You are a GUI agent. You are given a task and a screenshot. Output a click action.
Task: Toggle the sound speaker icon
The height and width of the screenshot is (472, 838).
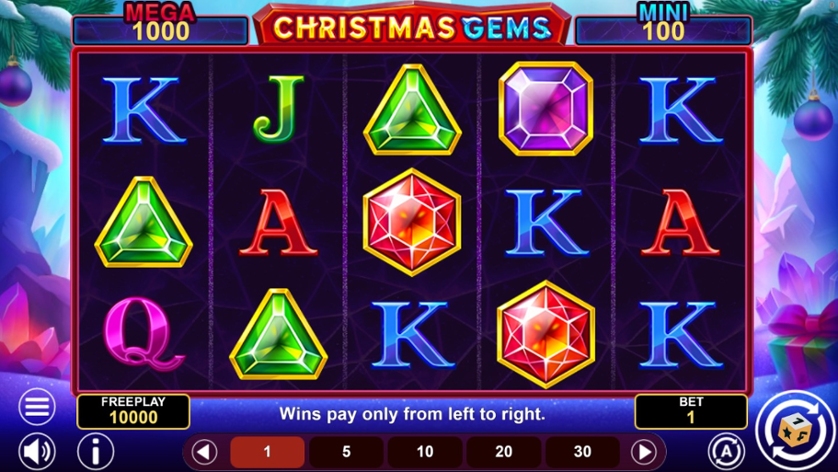tap(37, 451)
